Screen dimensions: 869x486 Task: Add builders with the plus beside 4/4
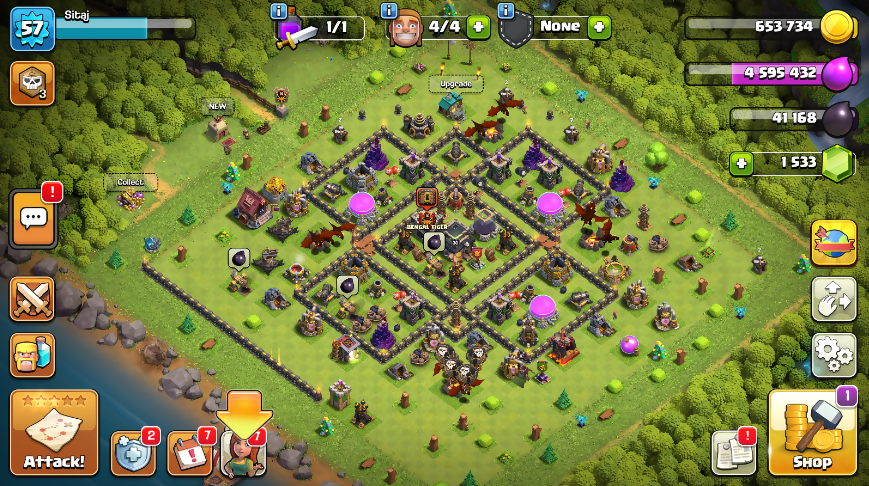click(478, 27)
